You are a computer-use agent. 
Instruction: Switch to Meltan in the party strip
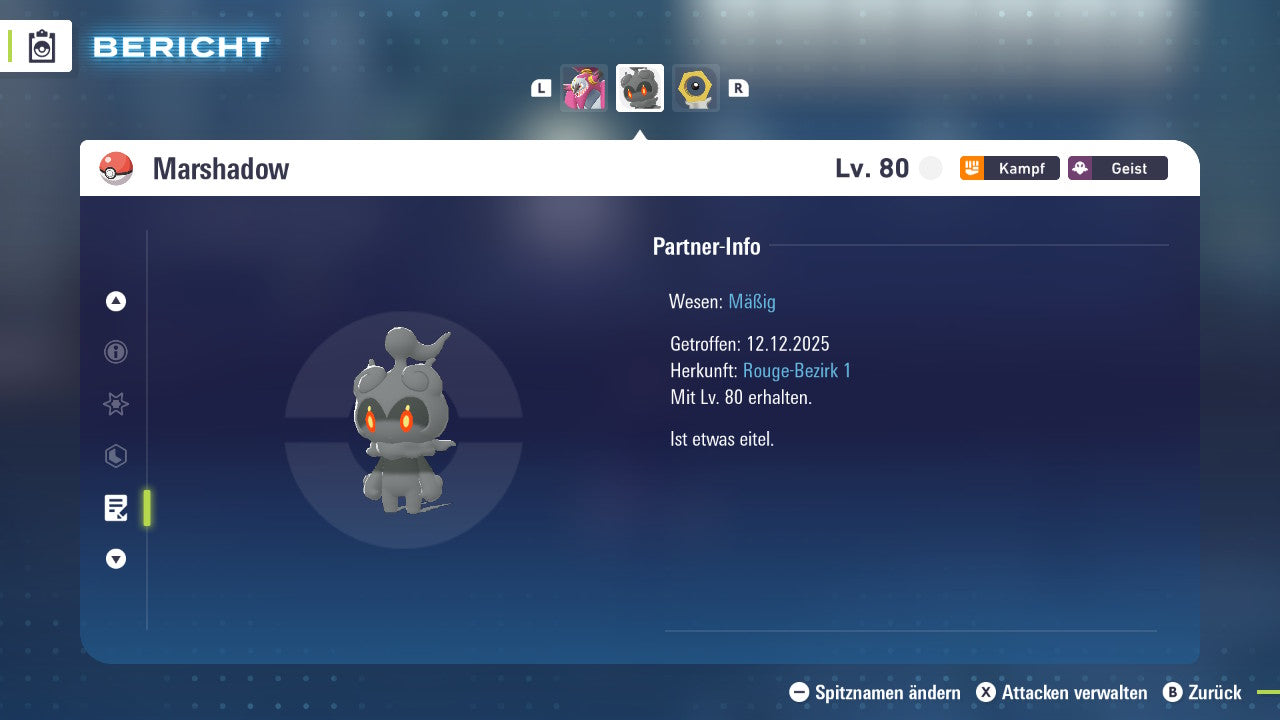[x=696, y=88]
